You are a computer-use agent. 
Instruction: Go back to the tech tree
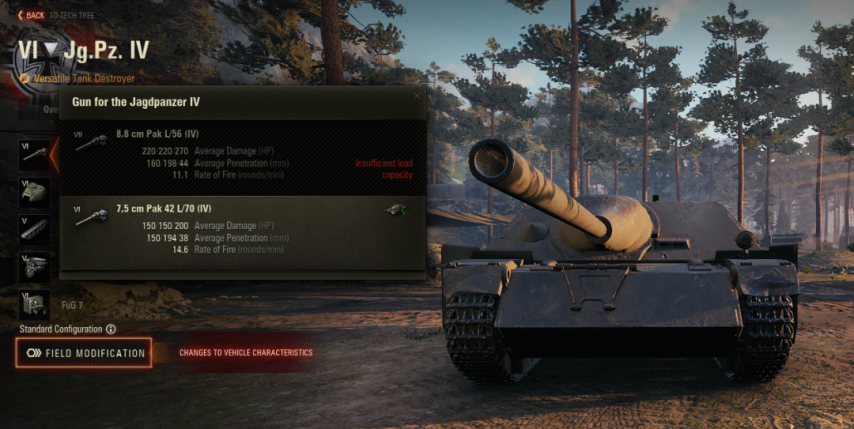pos(31,15)
